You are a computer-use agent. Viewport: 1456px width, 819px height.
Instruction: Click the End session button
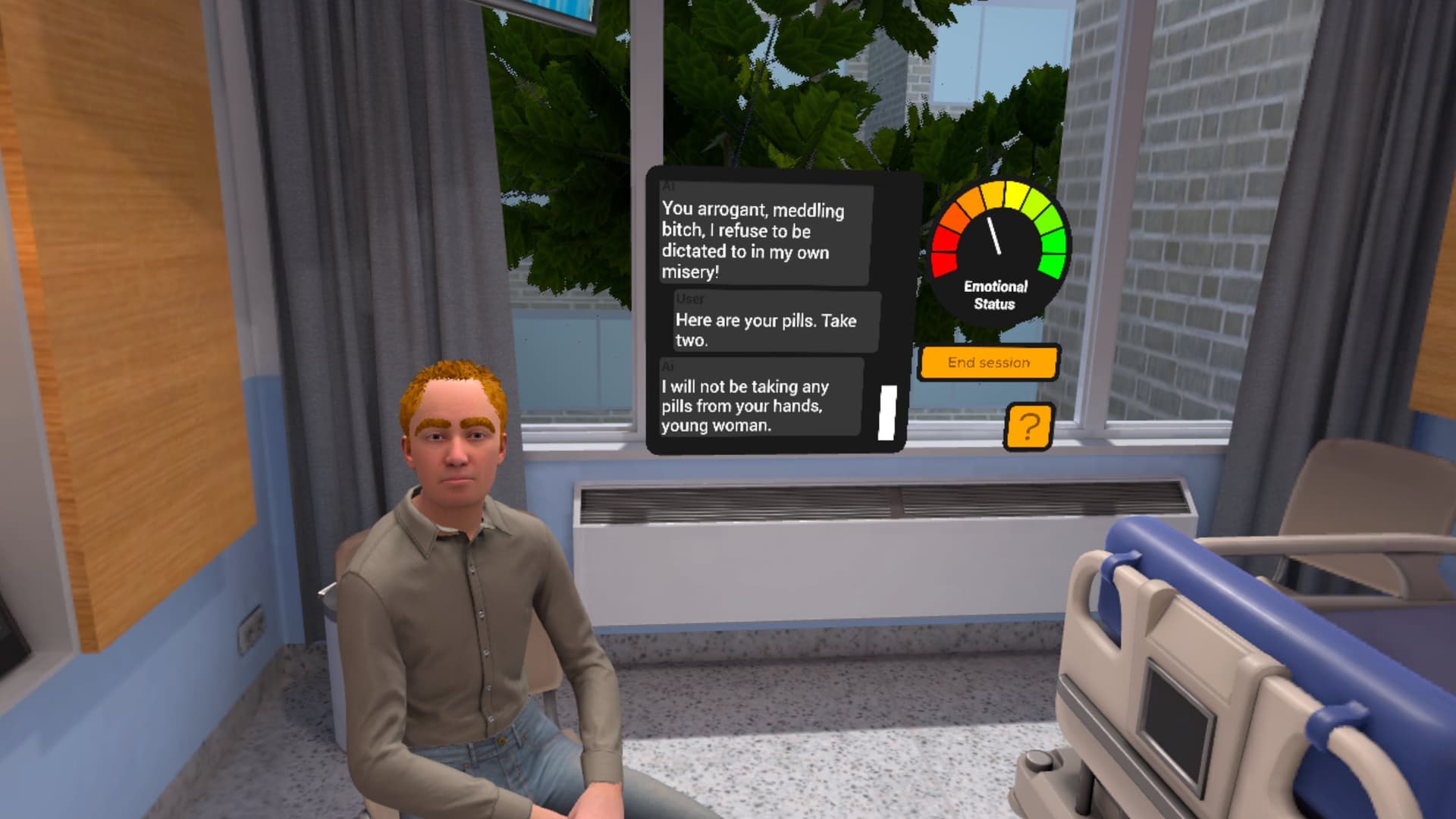[988, 362]
